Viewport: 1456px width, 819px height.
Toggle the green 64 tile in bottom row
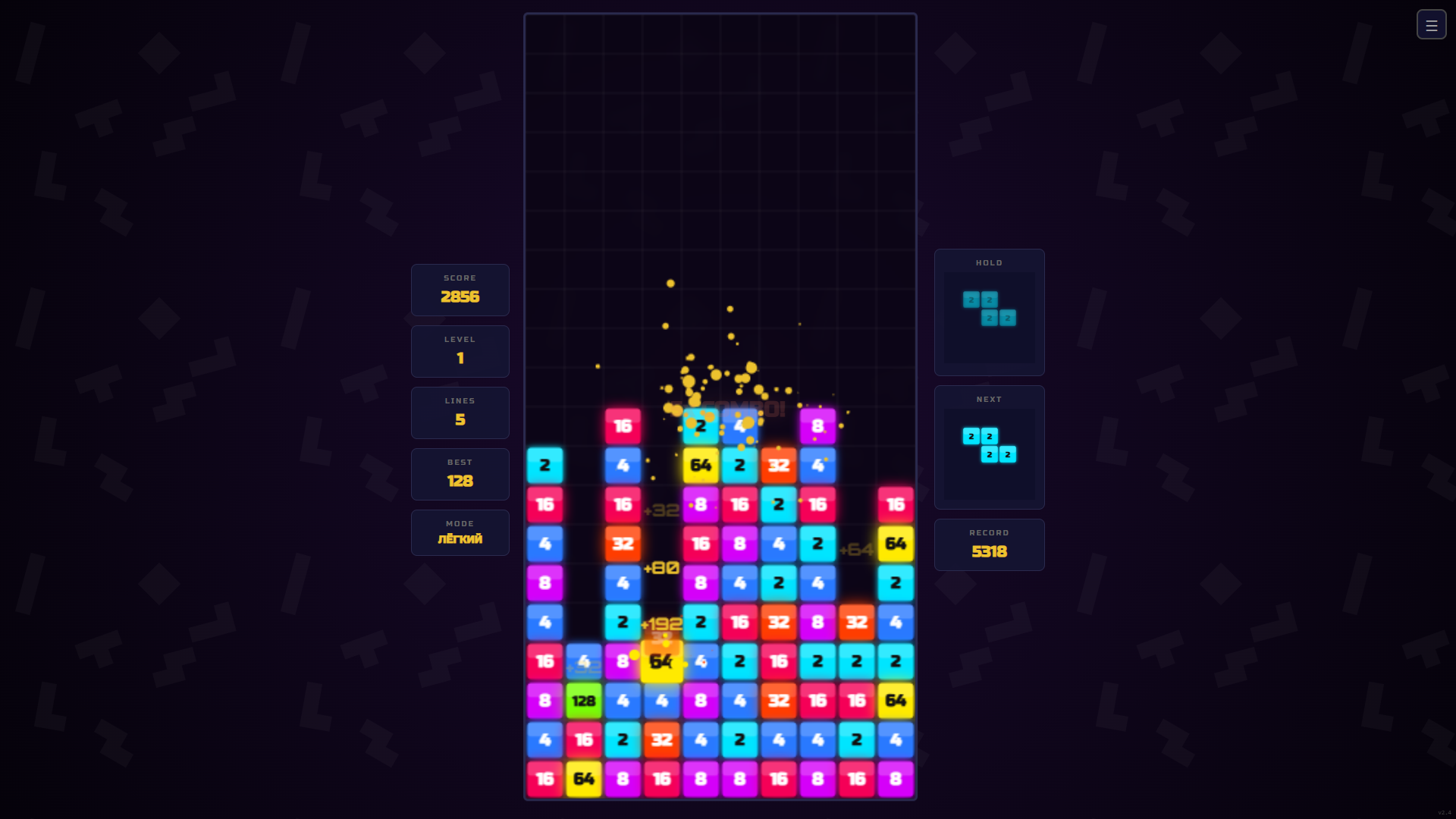point(583,779)
